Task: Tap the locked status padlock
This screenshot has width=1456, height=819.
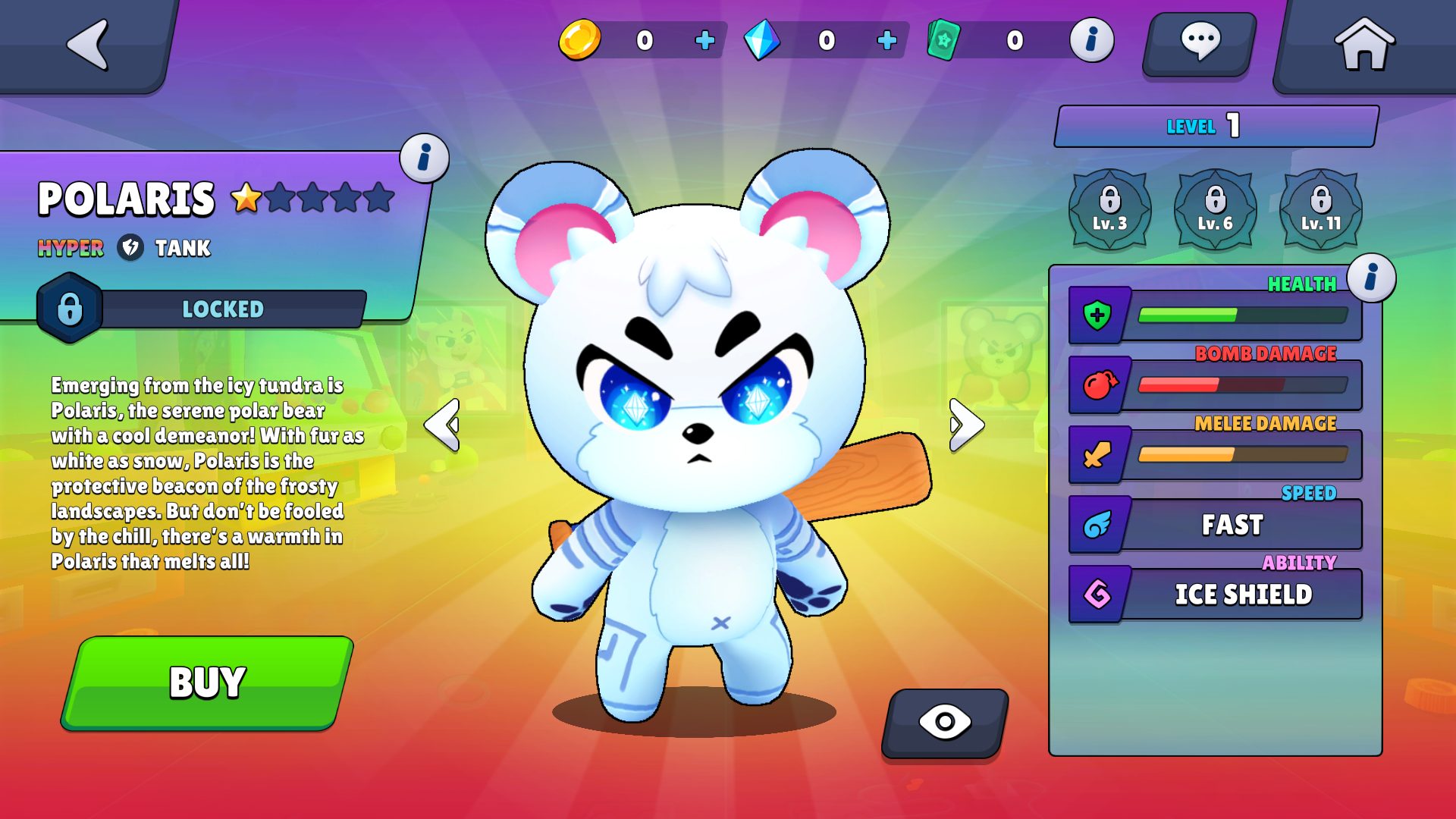Action: click(x=70, y=309)
